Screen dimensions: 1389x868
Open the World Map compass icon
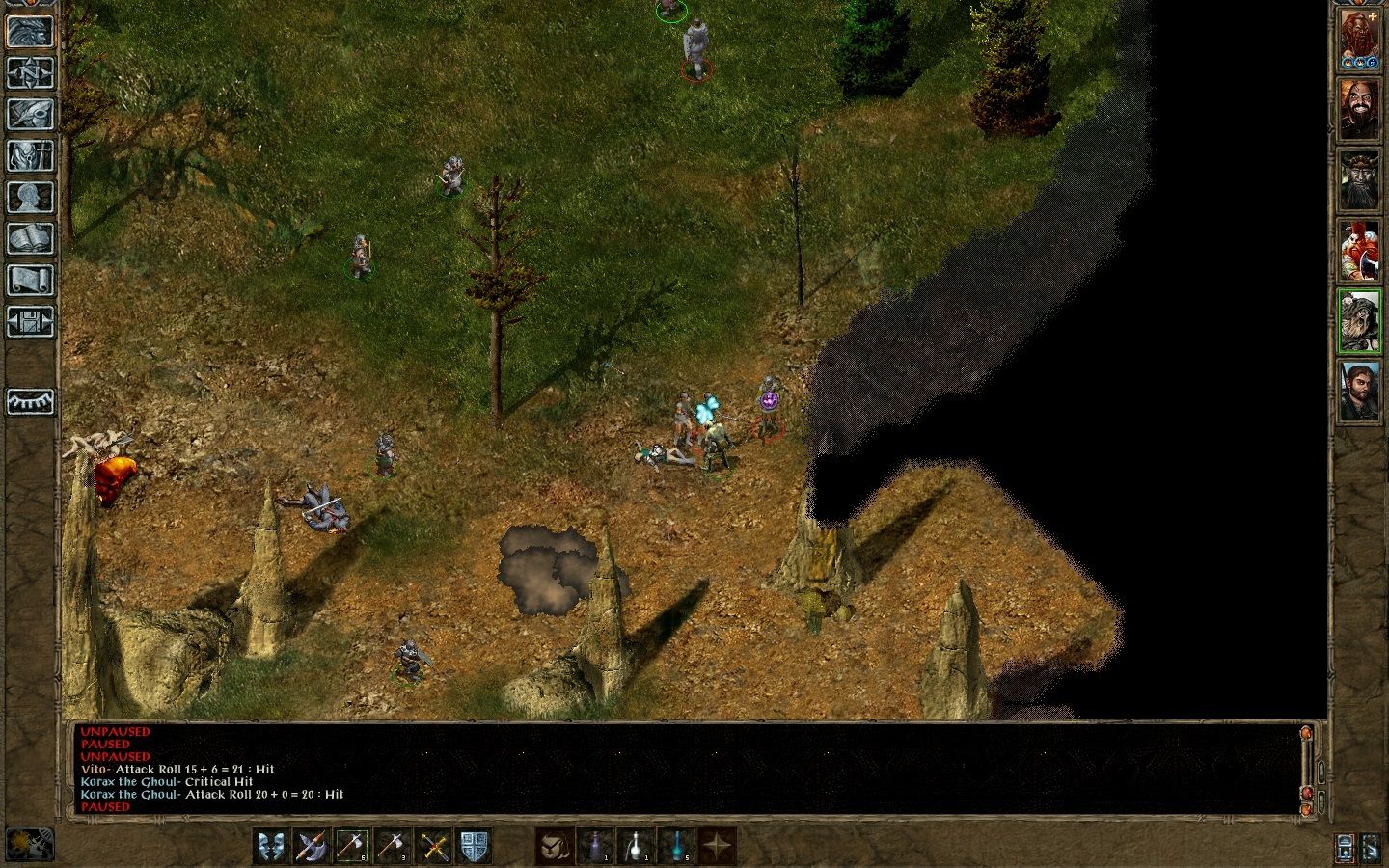[x=32, y=74]
